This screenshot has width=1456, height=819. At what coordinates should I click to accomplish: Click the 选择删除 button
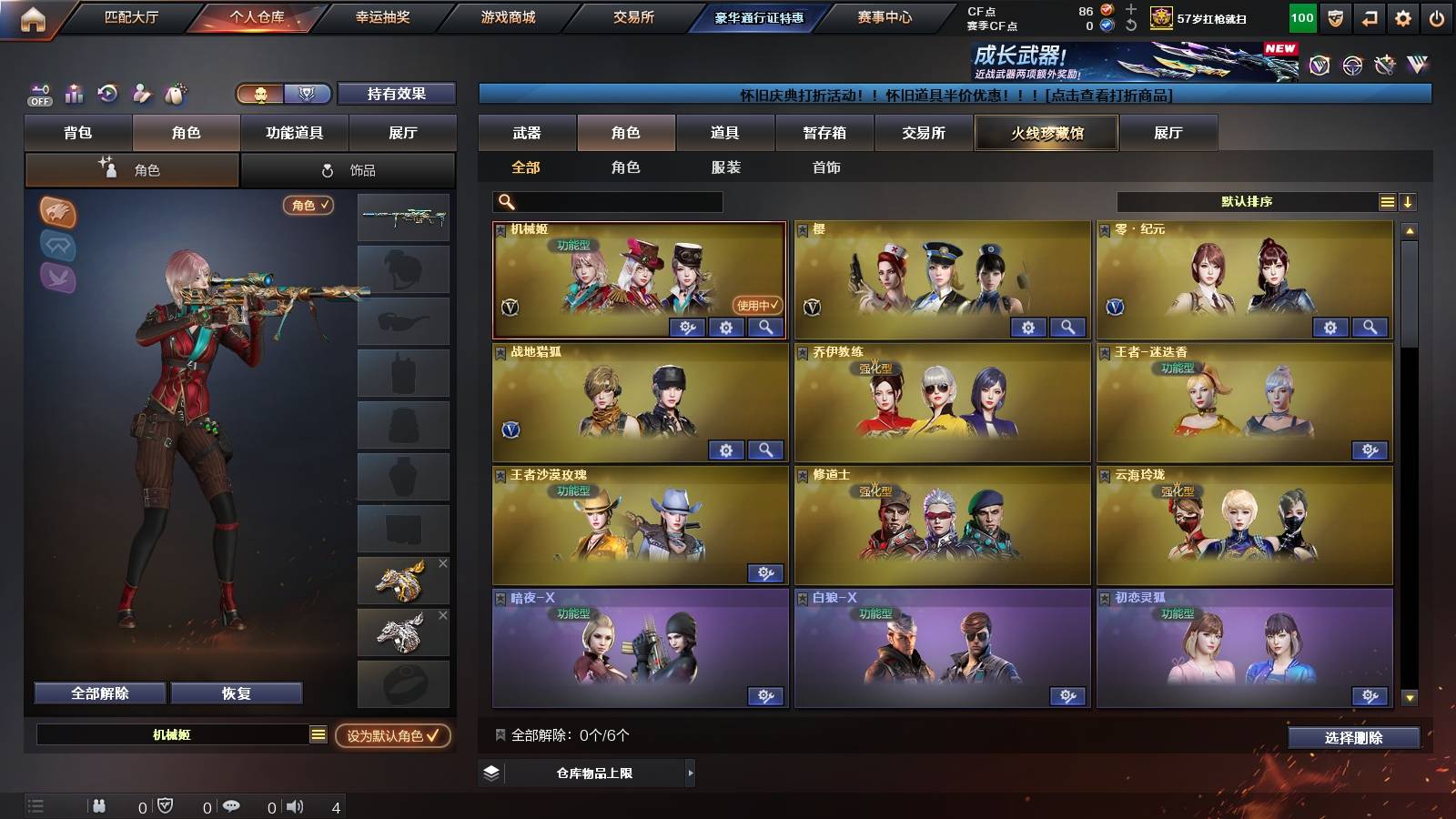(x=1353, y=738)
